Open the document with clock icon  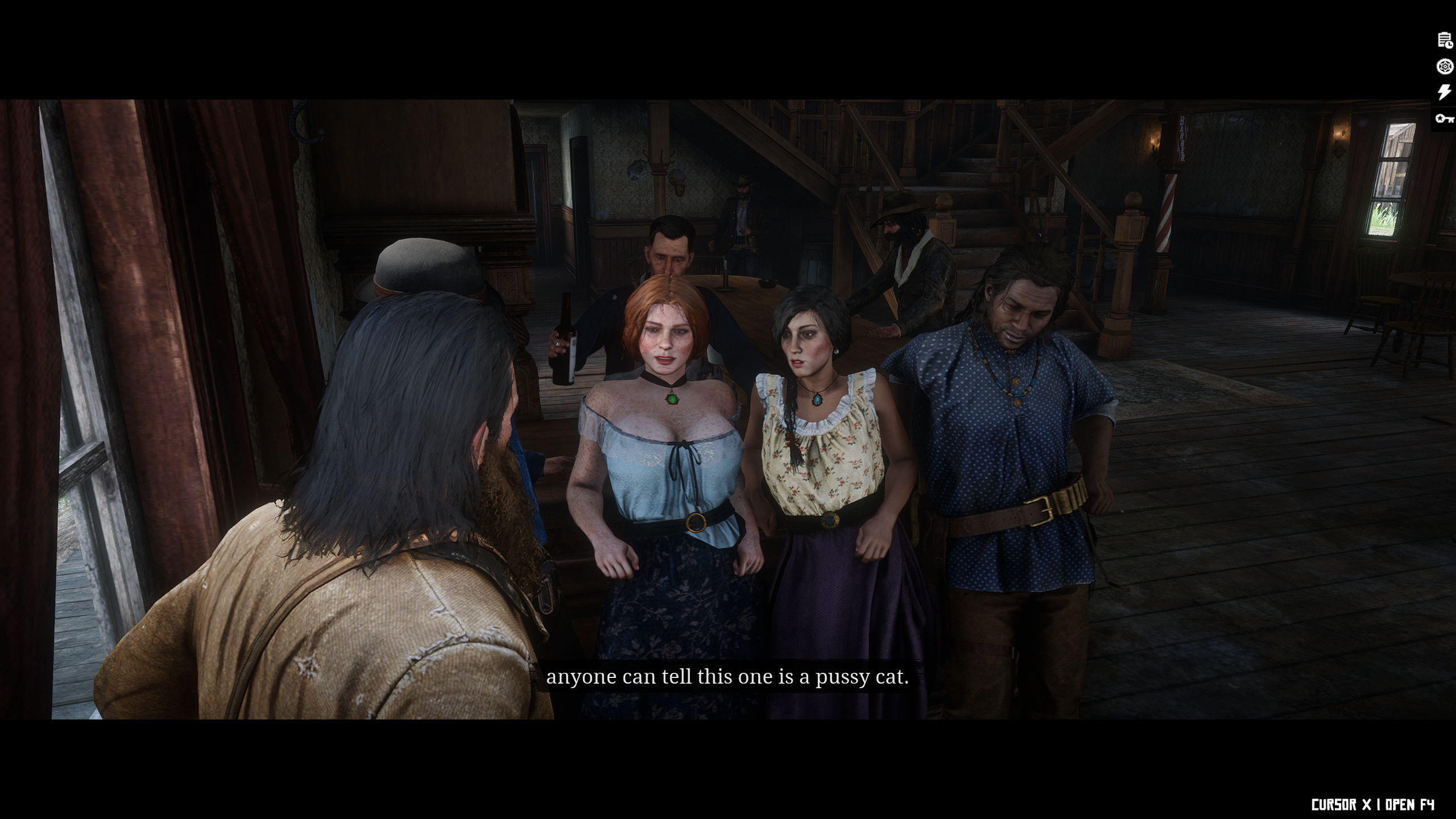click(x=1445, y=40)
